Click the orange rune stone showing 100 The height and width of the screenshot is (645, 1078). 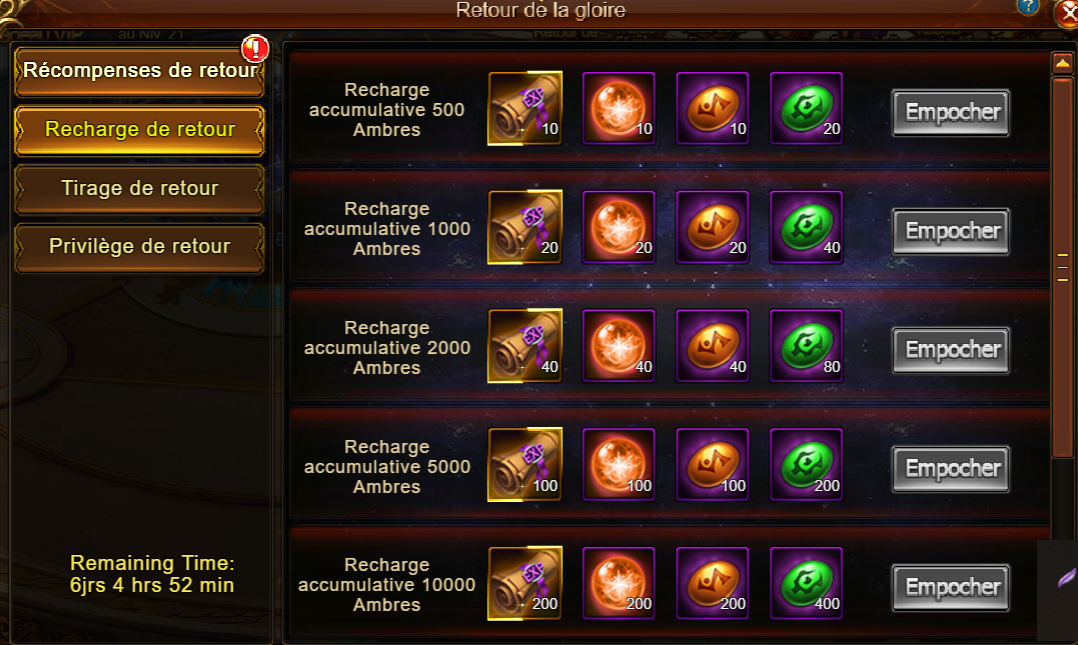[x=712, y=465]
